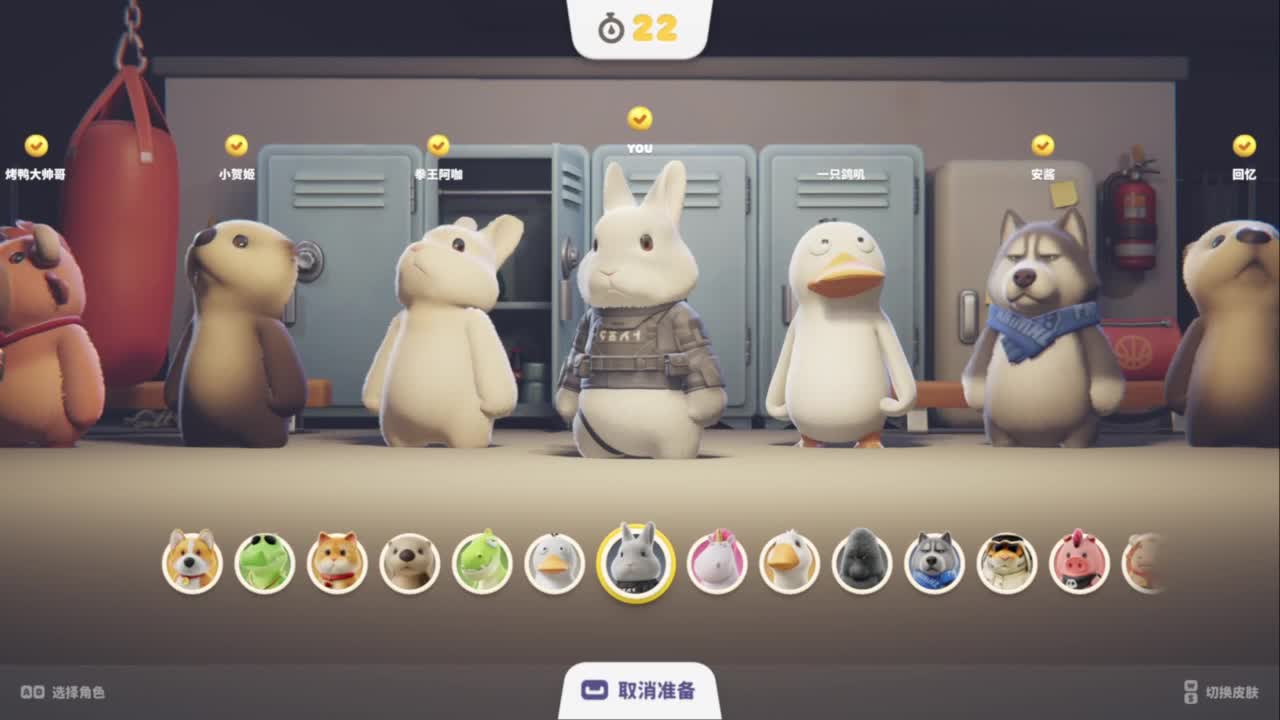Click the ready checkmark above 安酱
1280x720 pixels.
(x=1043, y=143)
